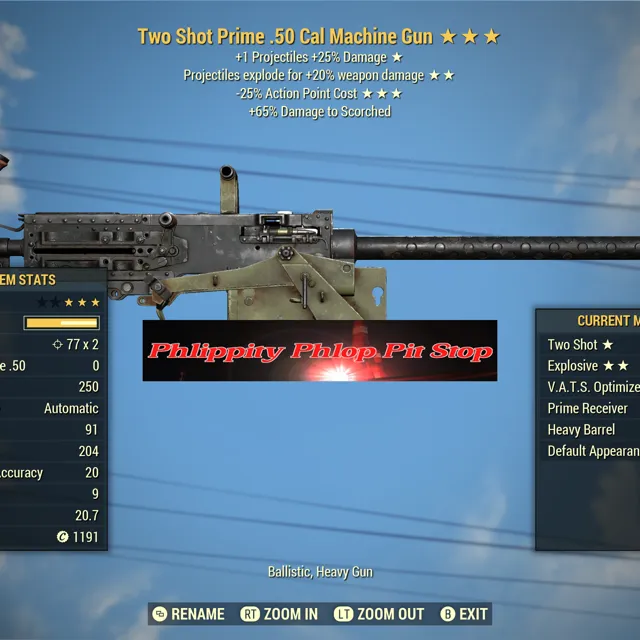Click the Rename button
The height and width of the screenshot is (640, 640).
coord(189,614)
